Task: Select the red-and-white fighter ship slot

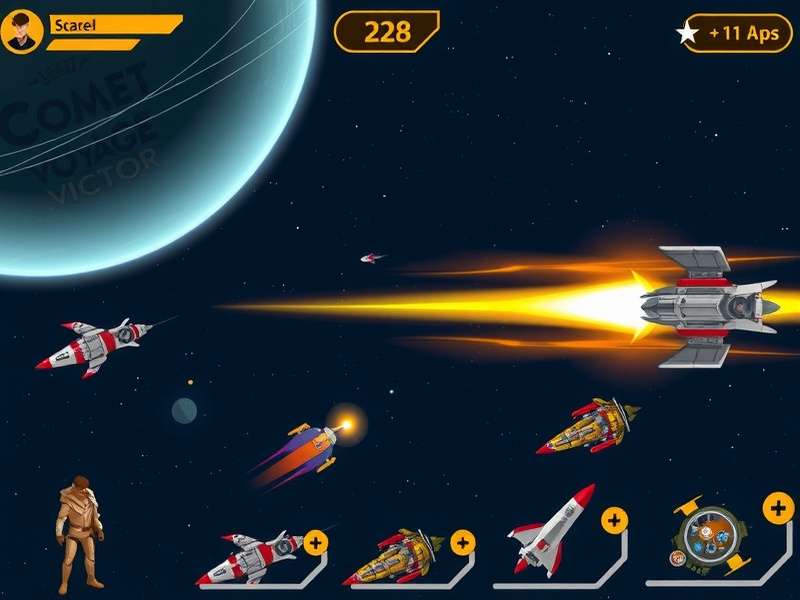Action: tap(250, 558)
